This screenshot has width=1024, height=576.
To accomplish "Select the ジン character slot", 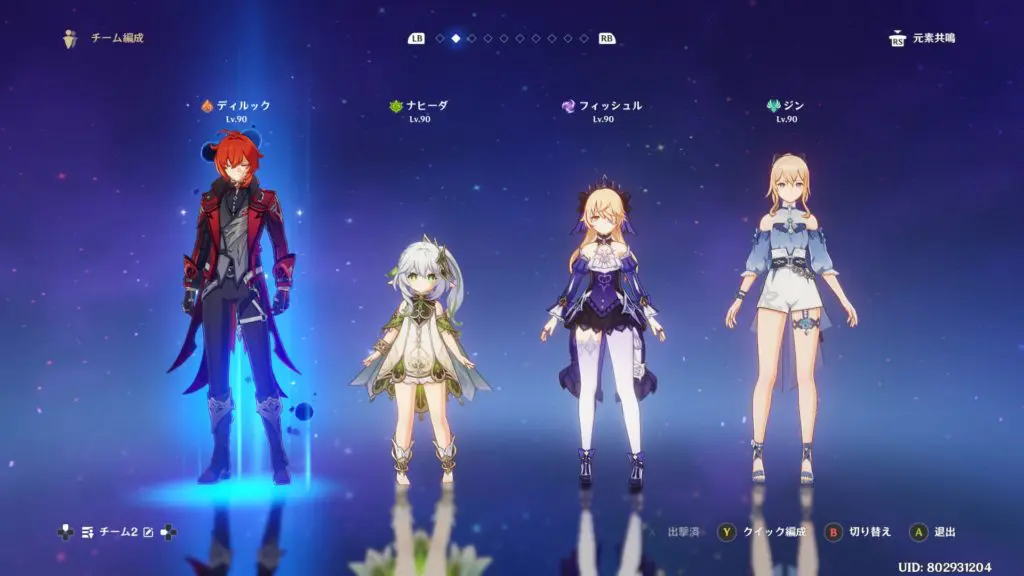I will (786, 310).
